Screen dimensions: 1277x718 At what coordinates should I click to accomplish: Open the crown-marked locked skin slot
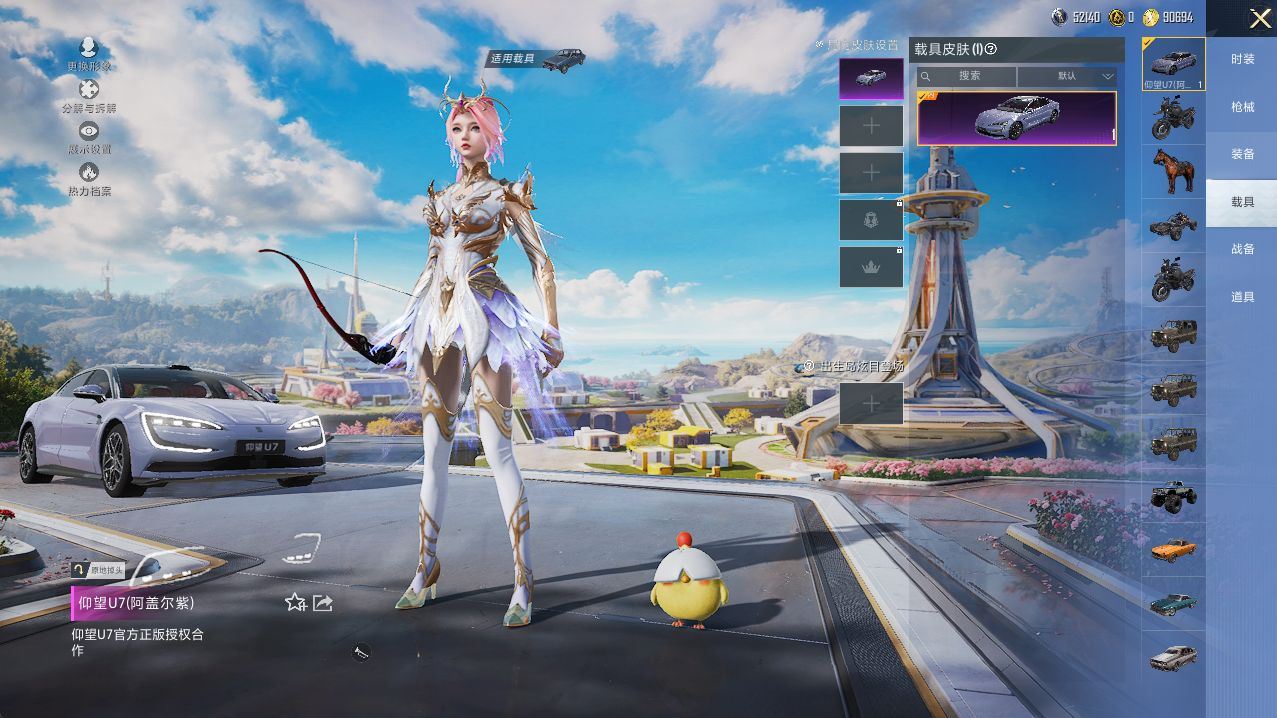point(871,266)
